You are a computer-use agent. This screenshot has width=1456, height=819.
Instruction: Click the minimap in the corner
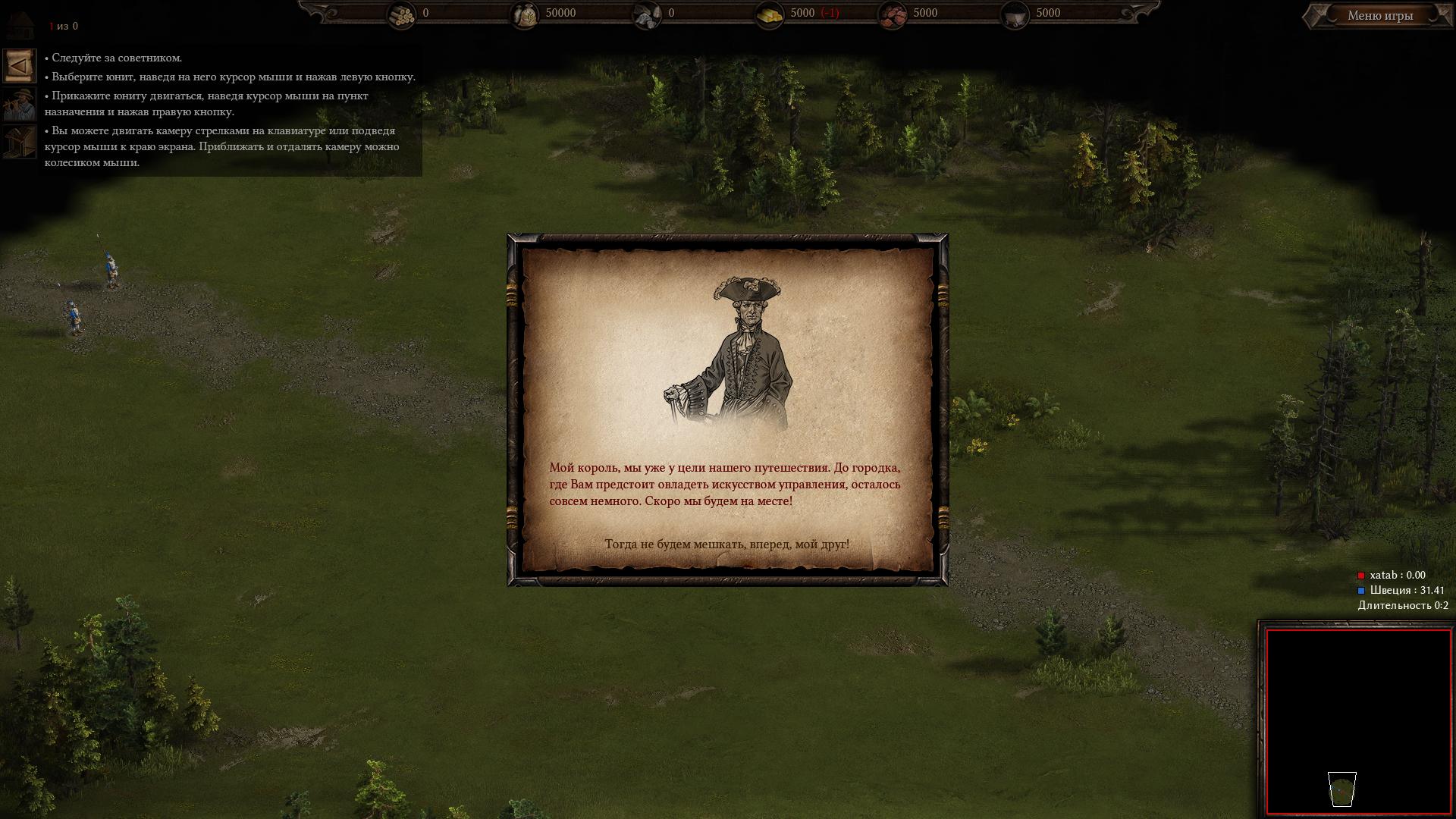coord(1357,721)
